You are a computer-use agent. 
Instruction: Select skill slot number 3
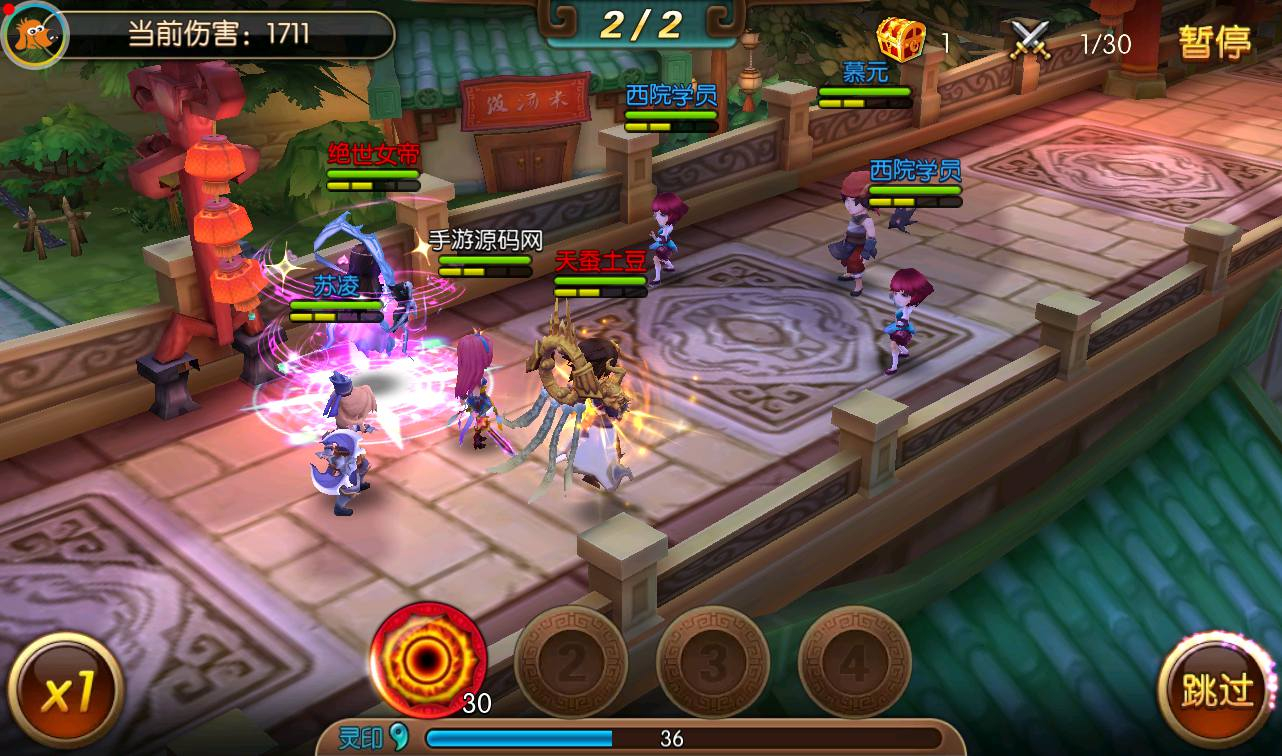point(713,662)
